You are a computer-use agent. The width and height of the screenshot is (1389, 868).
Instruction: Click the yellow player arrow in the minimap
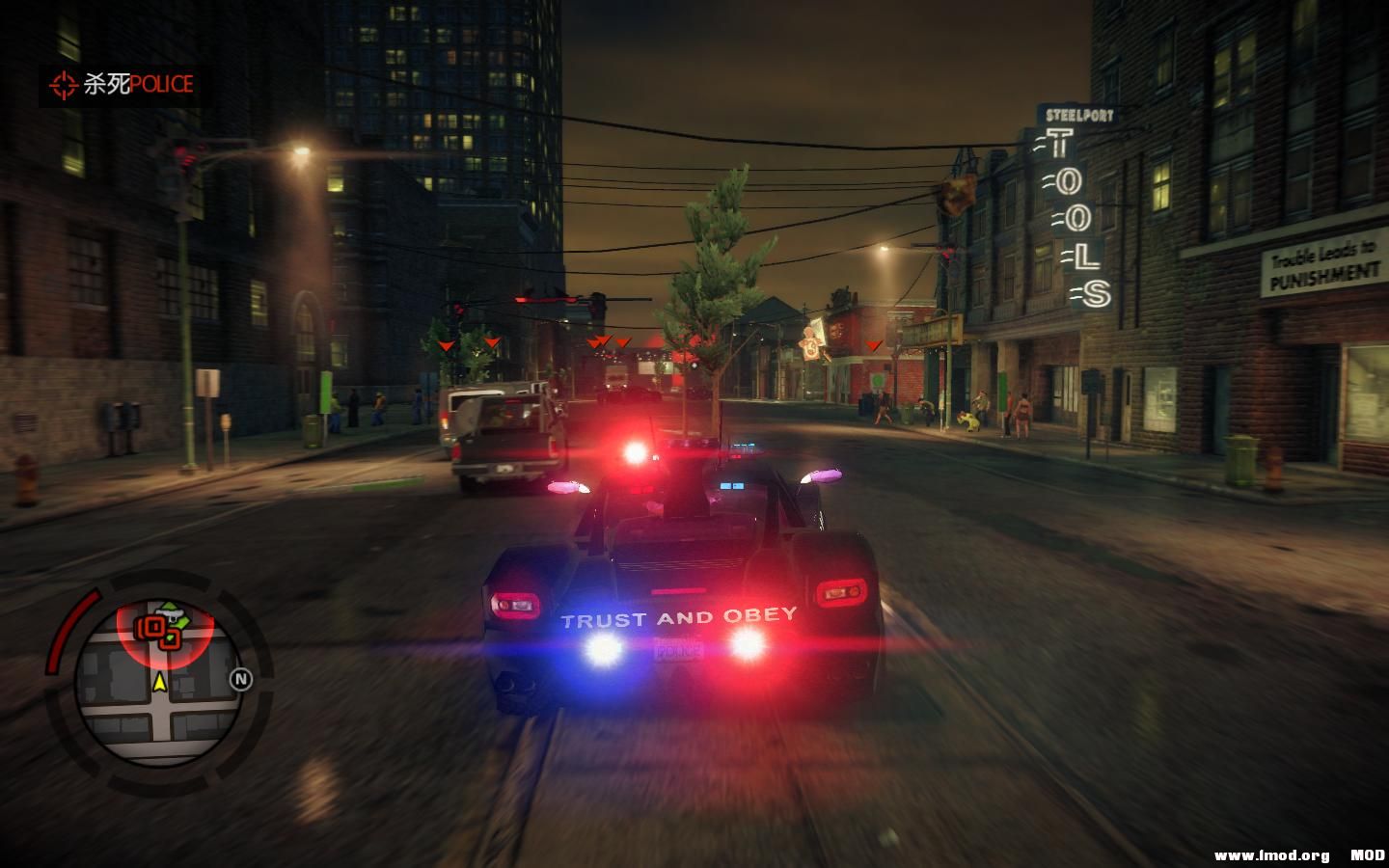pyautogui.click(x=160, y=682)
